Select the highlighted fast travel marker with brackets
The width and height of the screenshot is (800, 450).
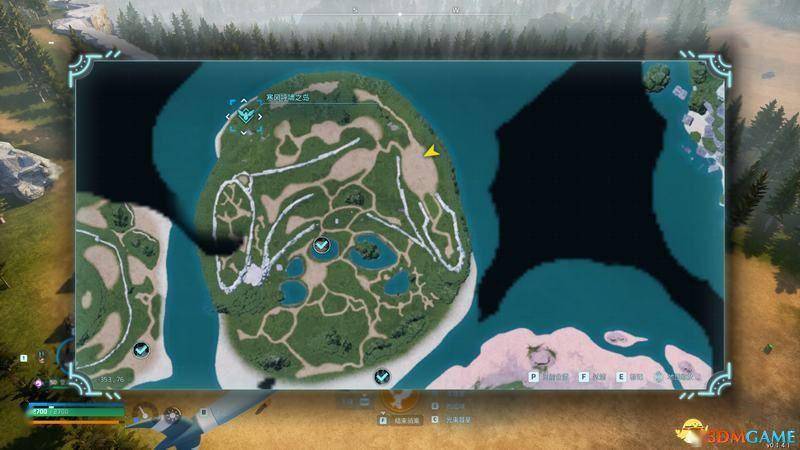[245, 116]
